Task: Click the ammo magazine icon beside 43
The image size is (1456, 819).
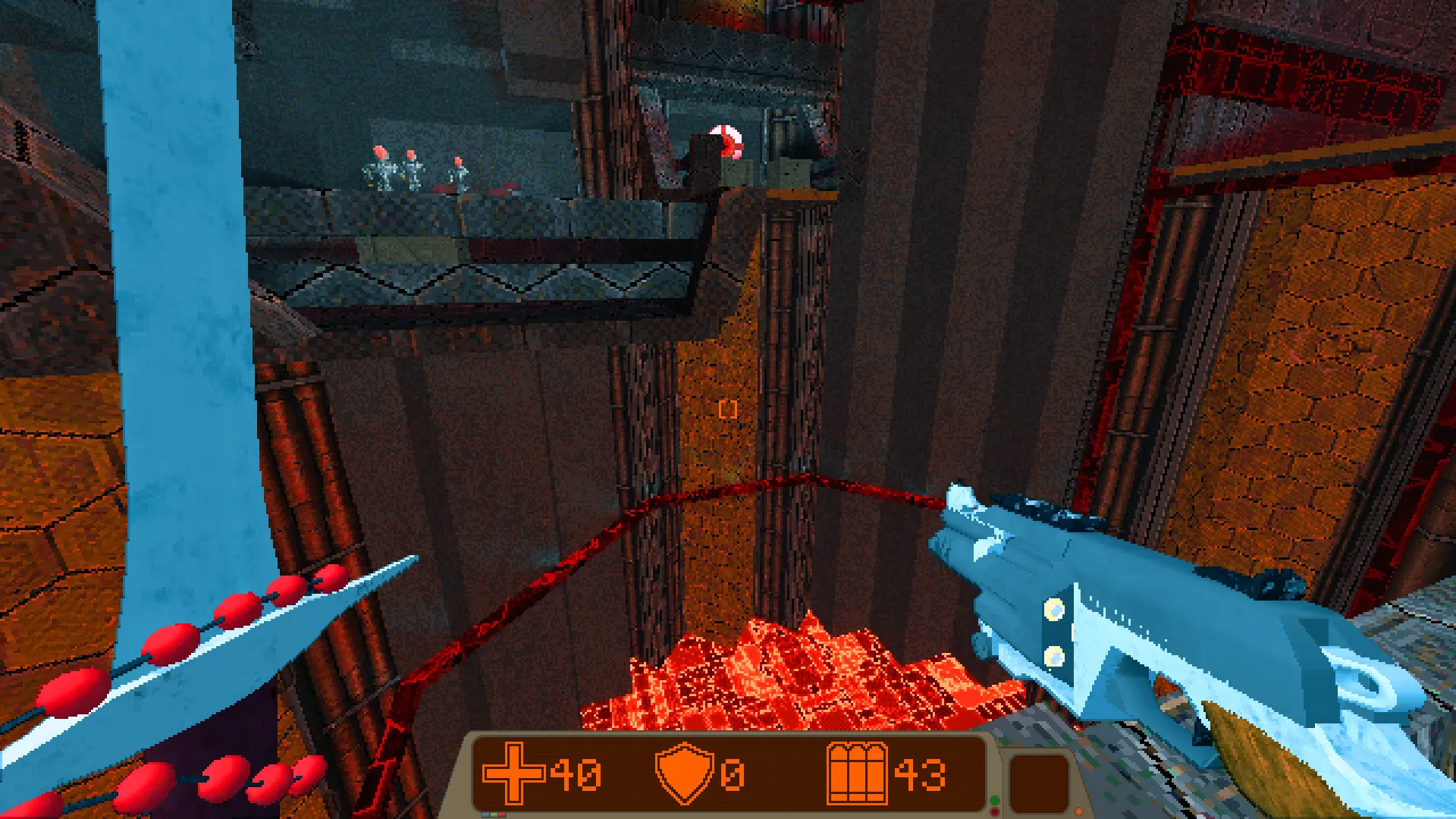Action: click(x=858, y=773)
